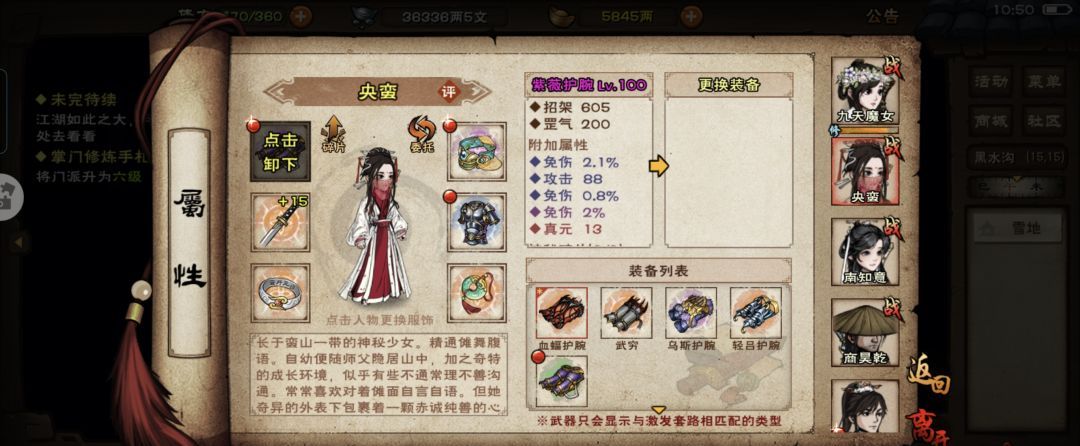Select the +15 dagger weapon slot

tap(279, 222)
